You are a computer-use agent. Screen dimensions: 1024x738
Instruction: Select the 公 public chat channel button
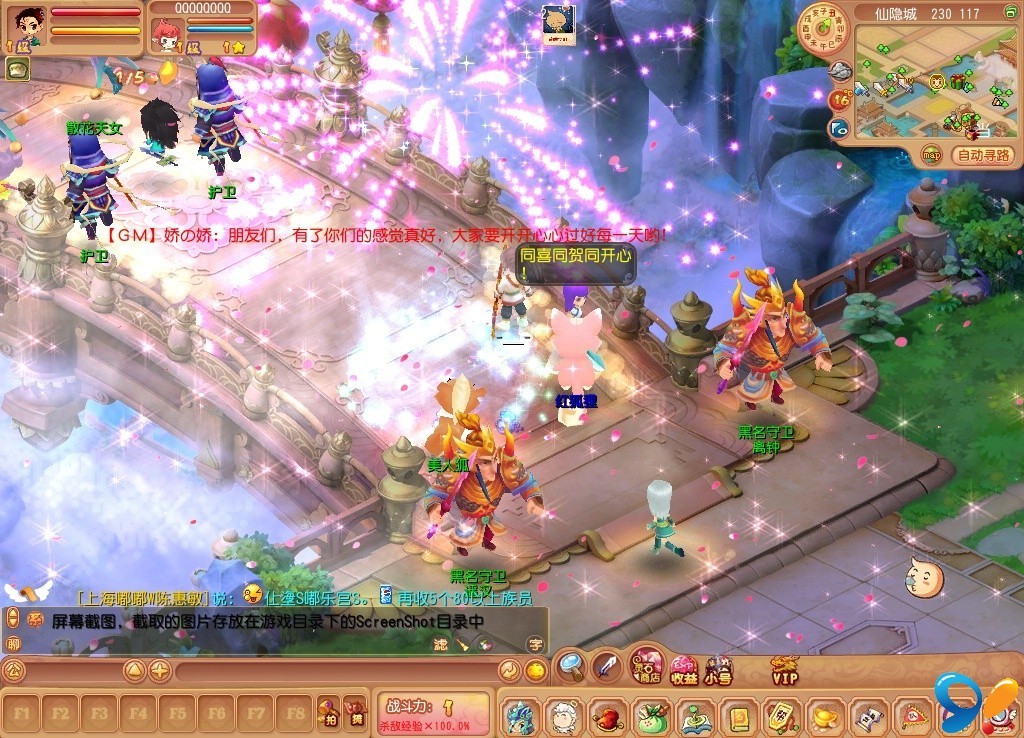pos(13,670)
